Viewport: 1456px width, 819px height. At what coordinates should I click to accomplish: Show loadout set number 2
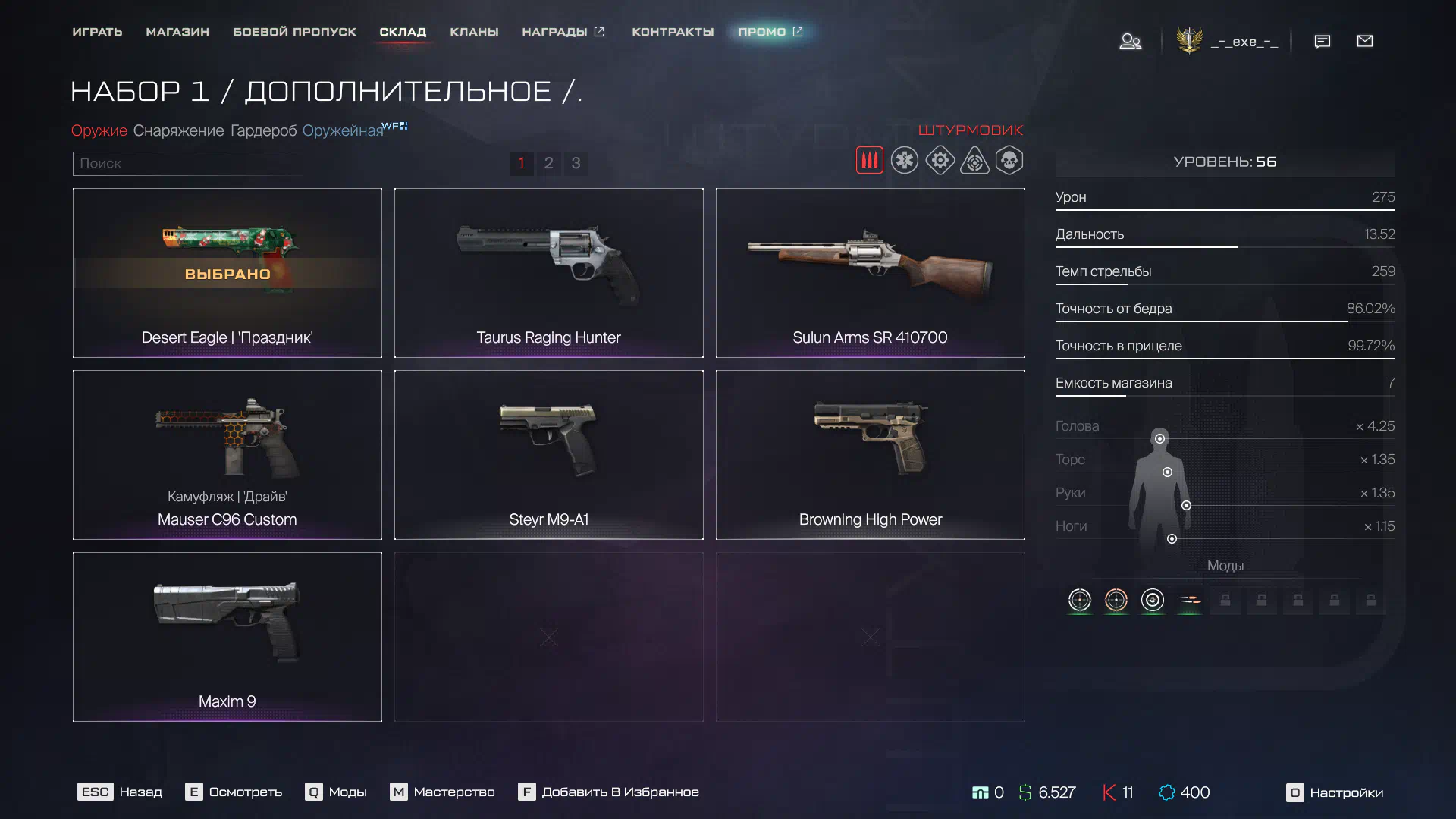[x=548, y=163]
